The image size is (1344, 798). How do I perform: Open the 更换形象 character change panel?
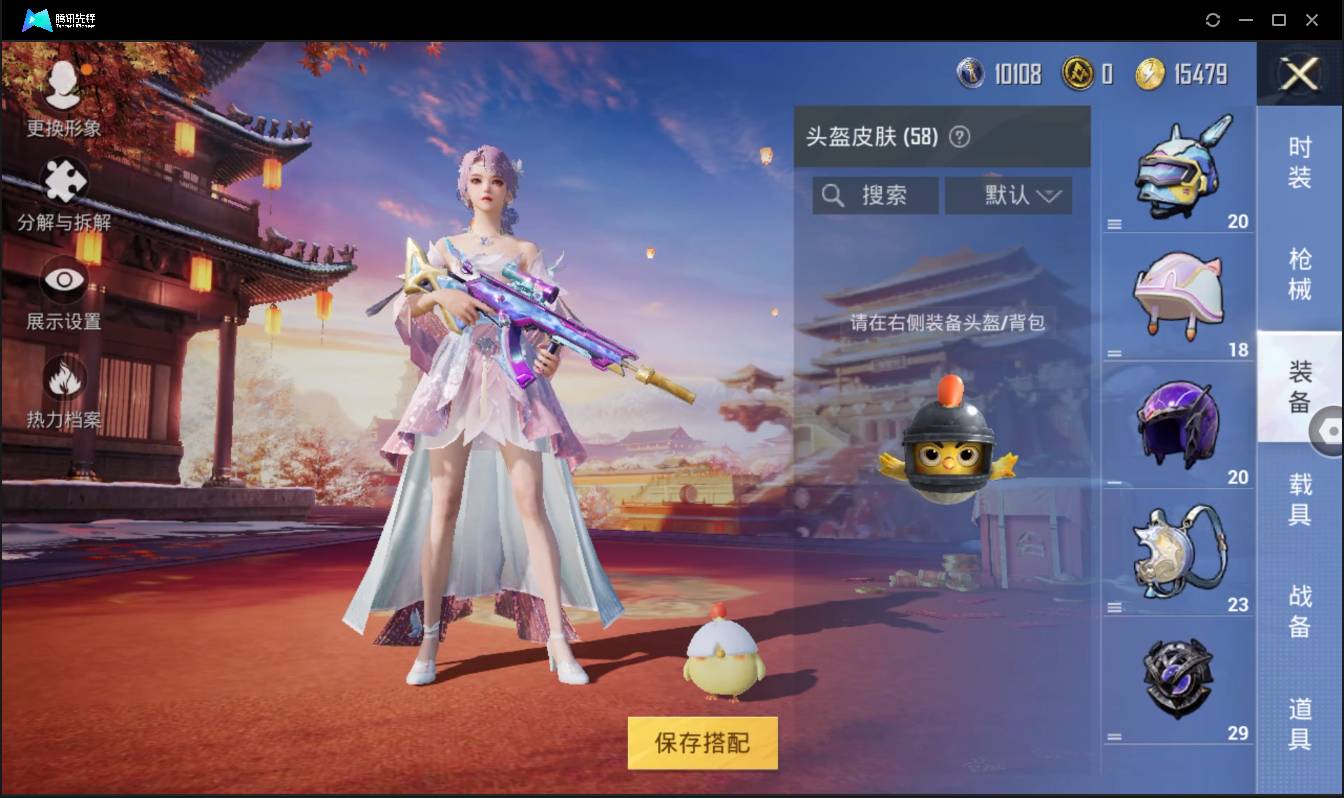tap(62, 95)
